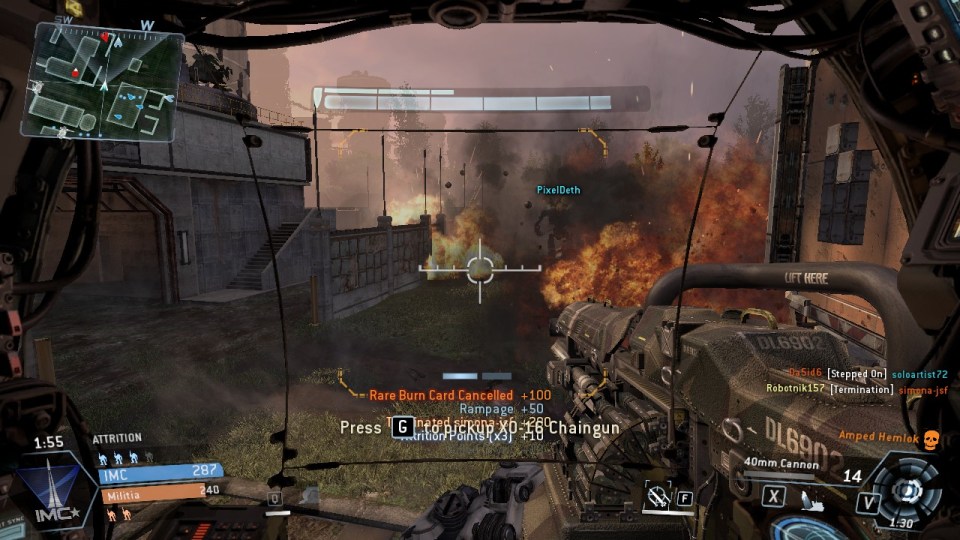The height and width of the screenshot is (540, 960).
Task: Click the Amped Hemlok skull icon
Action: pos(930,437)
